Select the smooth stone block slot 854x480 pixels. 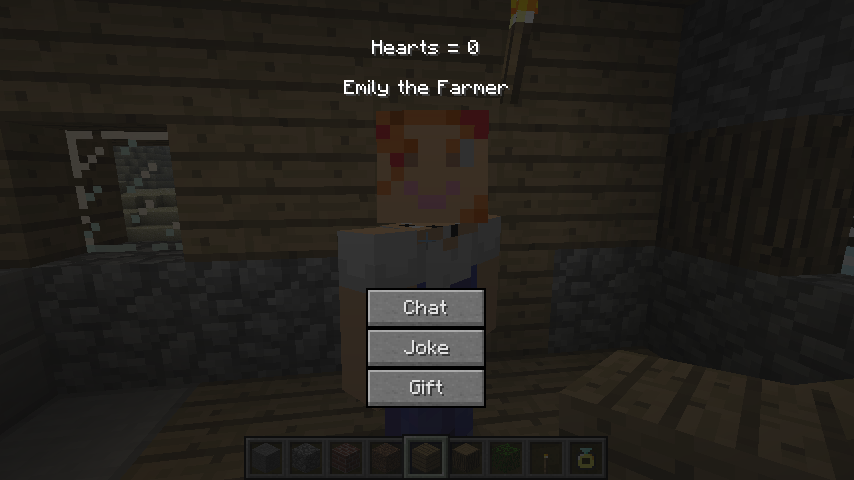[x=266, y=459]
